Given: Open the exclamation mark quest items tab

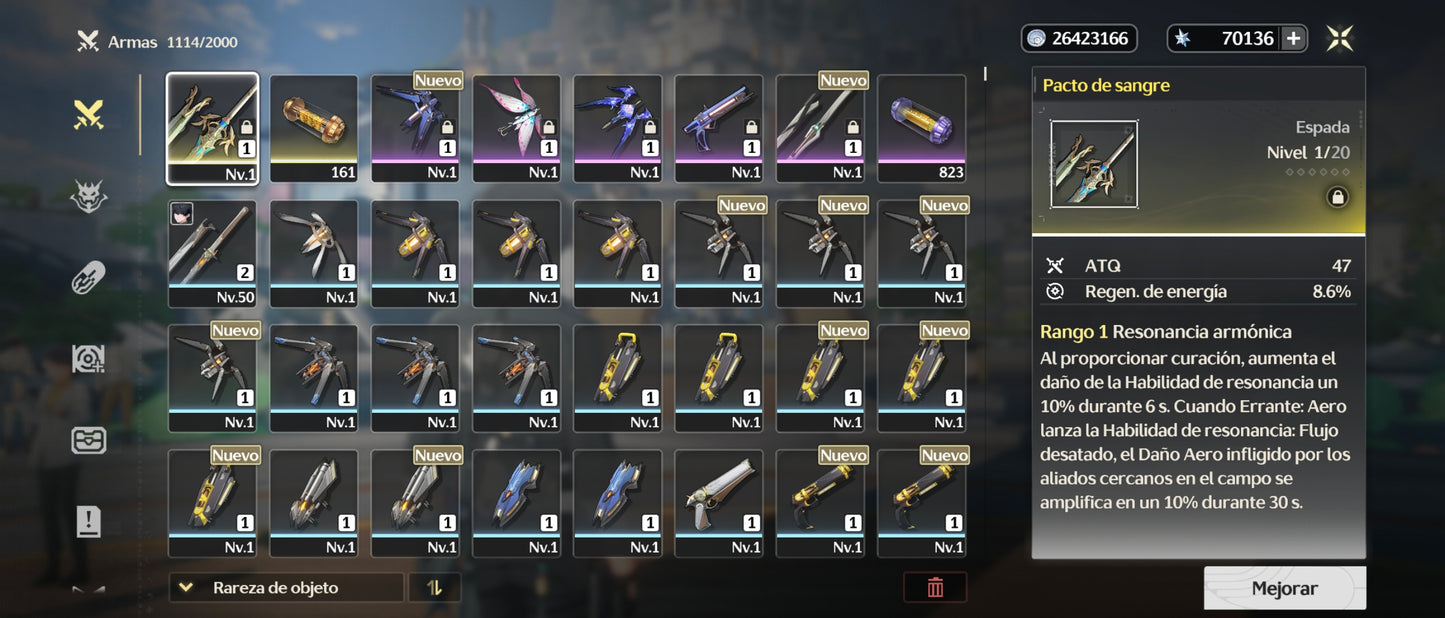Looking at the screenshot, I should pyautogui.click(x=88, y=520).
